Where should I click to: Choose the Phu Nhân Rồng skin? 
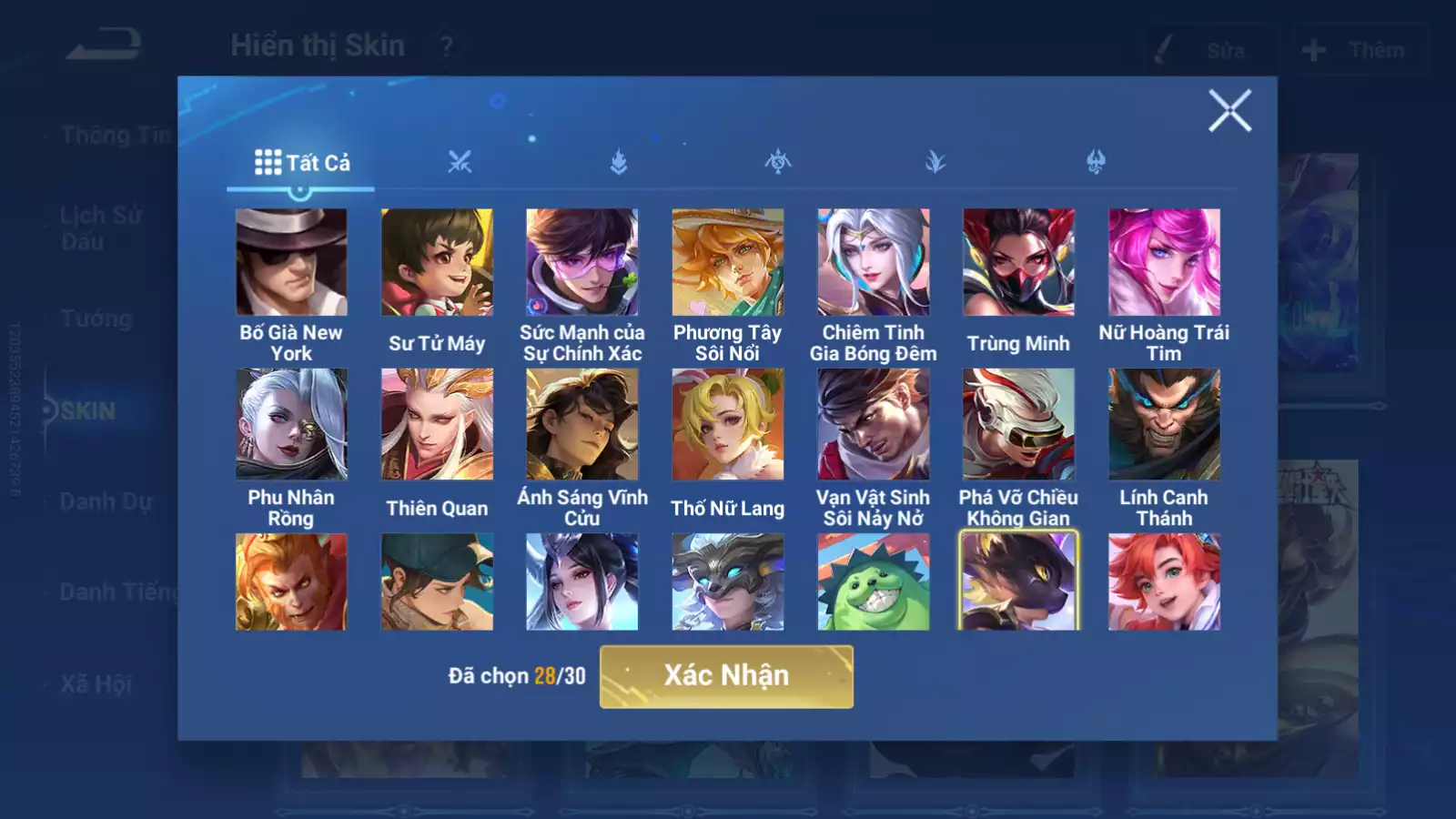point(291,424)
